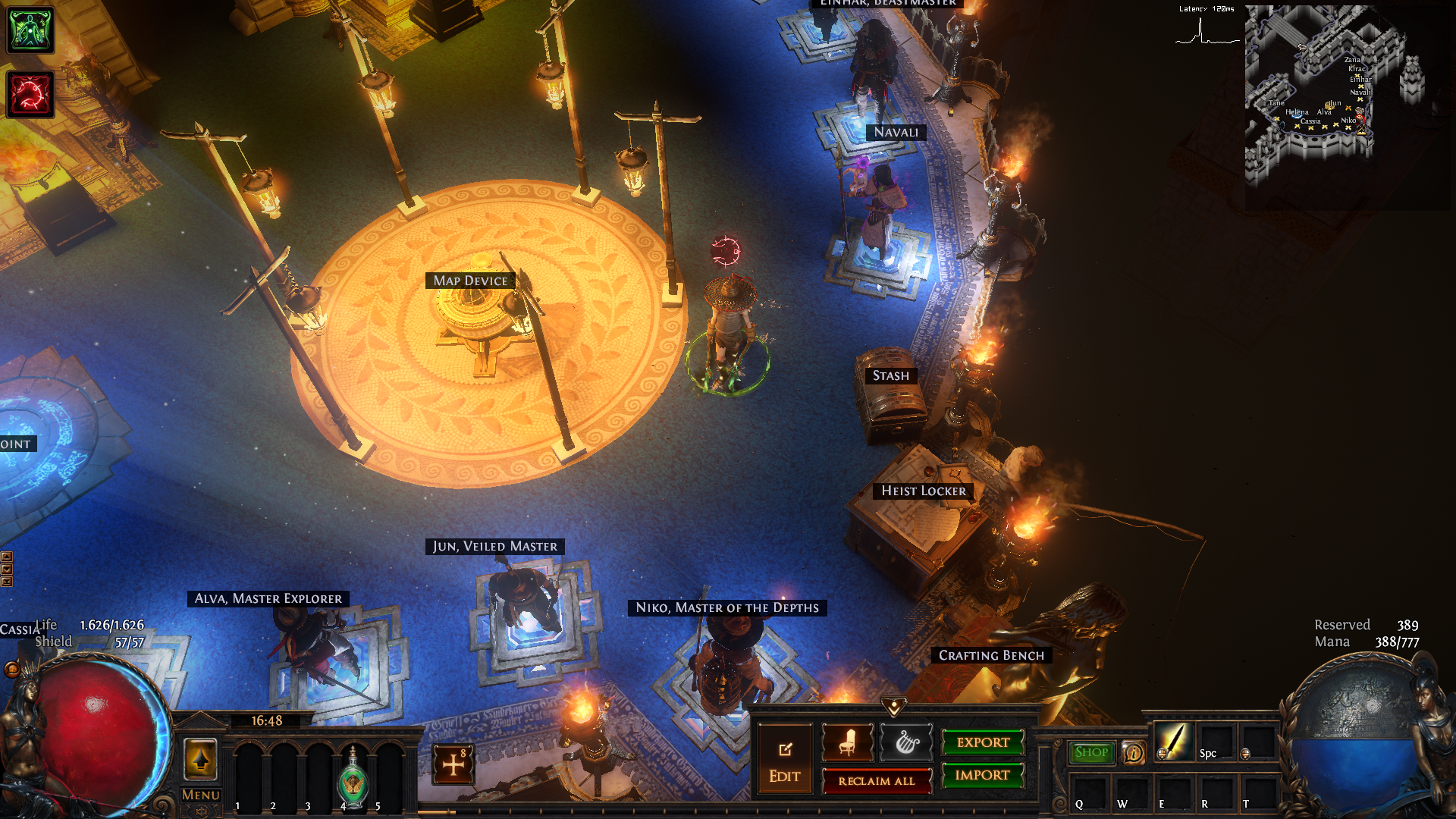The width and height of the screenshot is (1456, 819).
Task: Open the Menu button
Action: (x=200, y=795)
